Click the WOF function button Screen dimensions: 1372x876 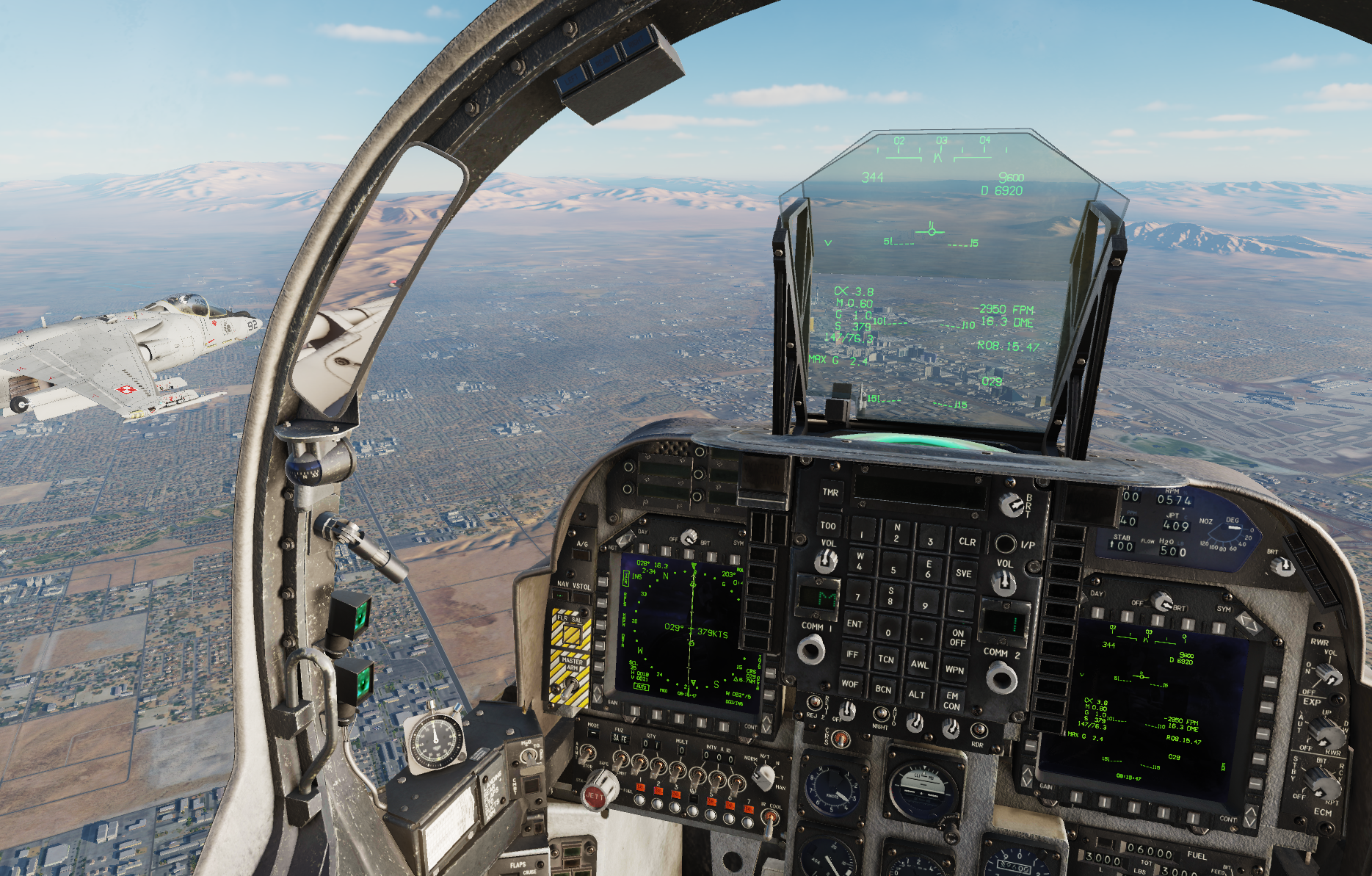point(849,684)
